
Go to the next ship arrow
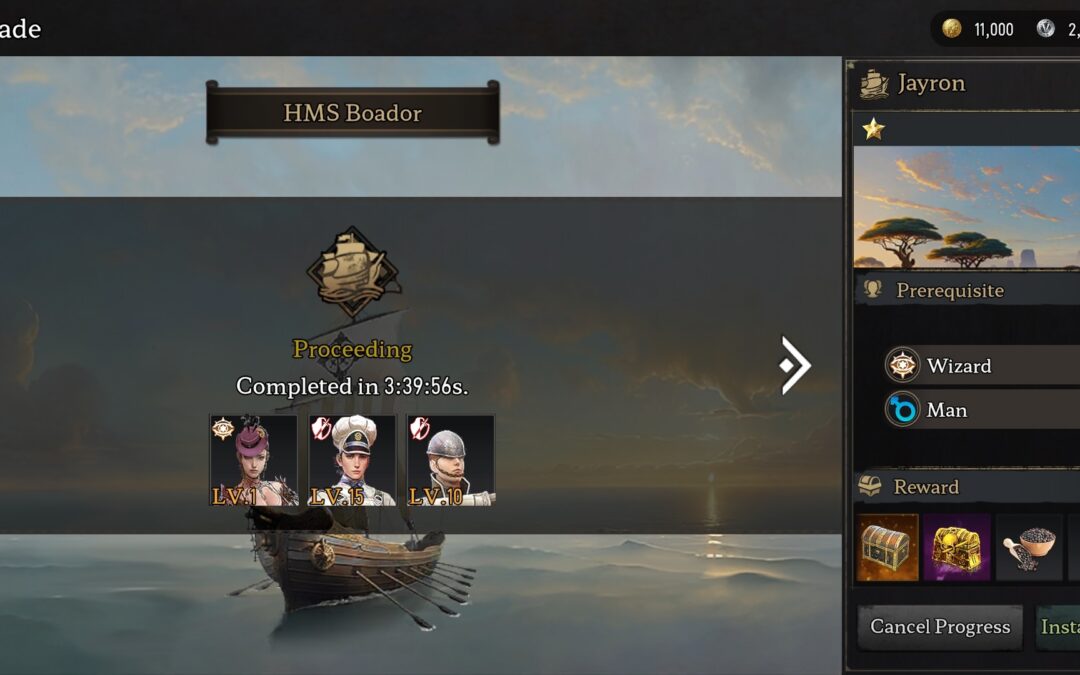point(795,365)
